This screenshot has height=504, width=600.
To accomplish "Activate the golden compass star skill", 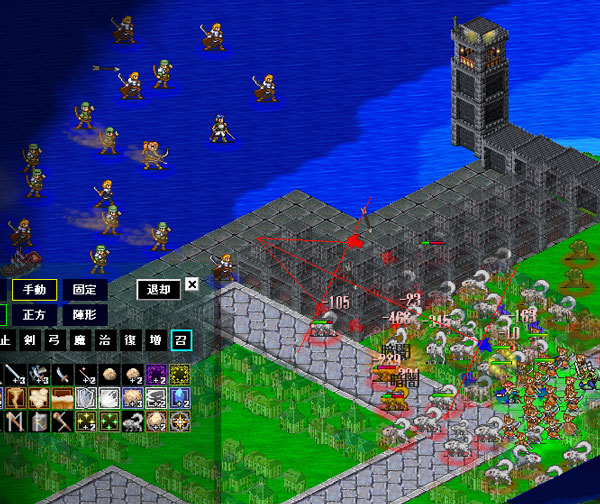I will click(180, 422).
